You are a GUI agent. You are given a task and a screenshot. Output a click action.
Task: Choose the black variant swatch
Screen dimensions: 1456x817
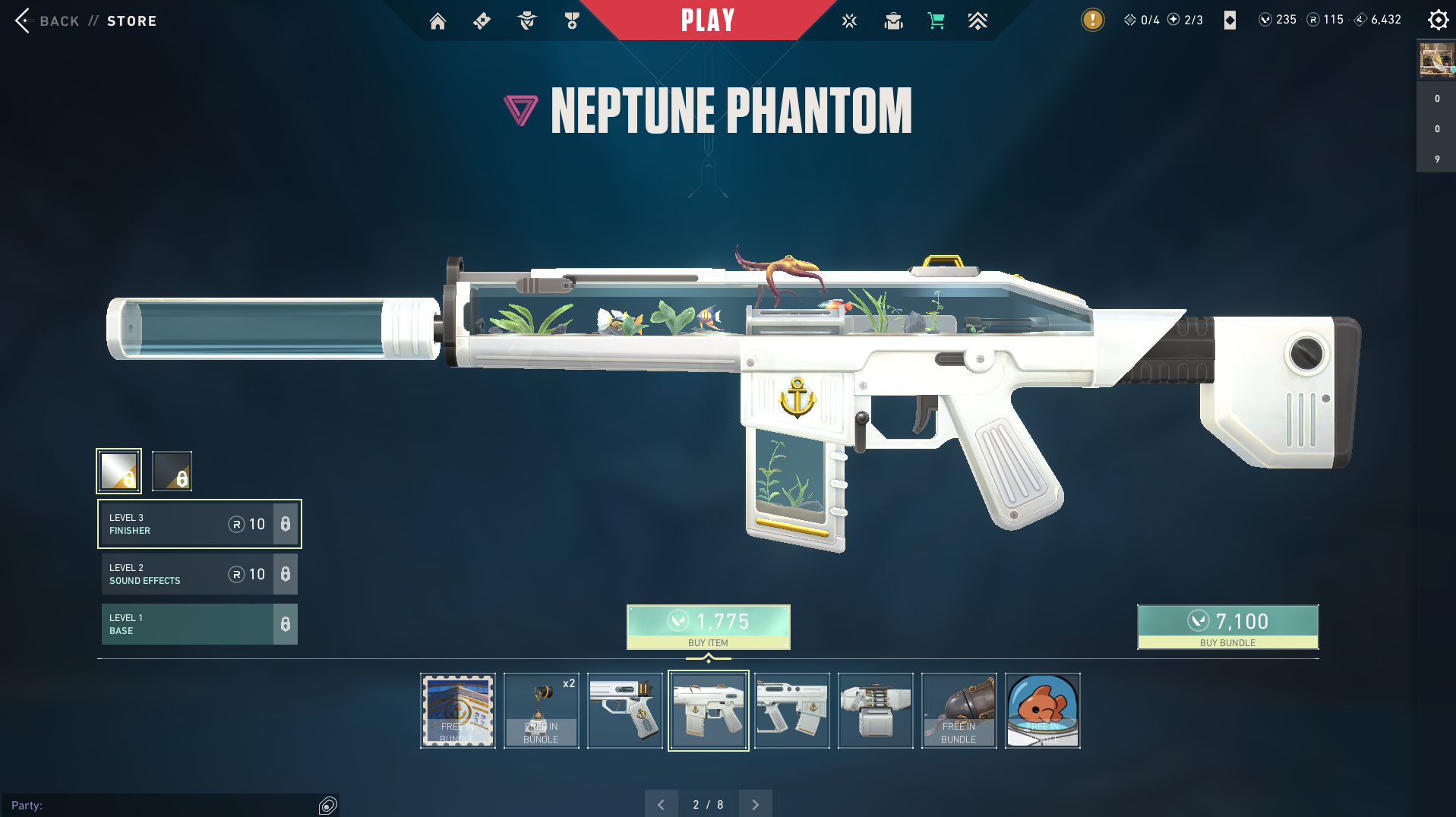point(172,471)
